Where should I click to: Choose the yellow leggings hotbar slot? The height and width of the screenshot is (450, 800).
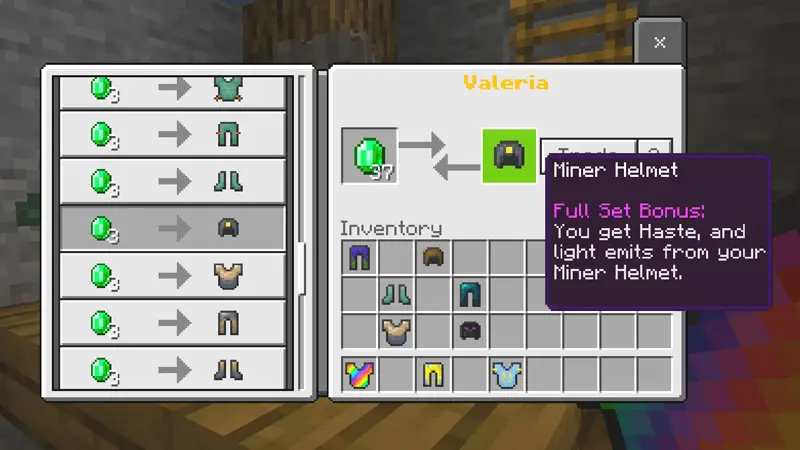tap(433, 374)
